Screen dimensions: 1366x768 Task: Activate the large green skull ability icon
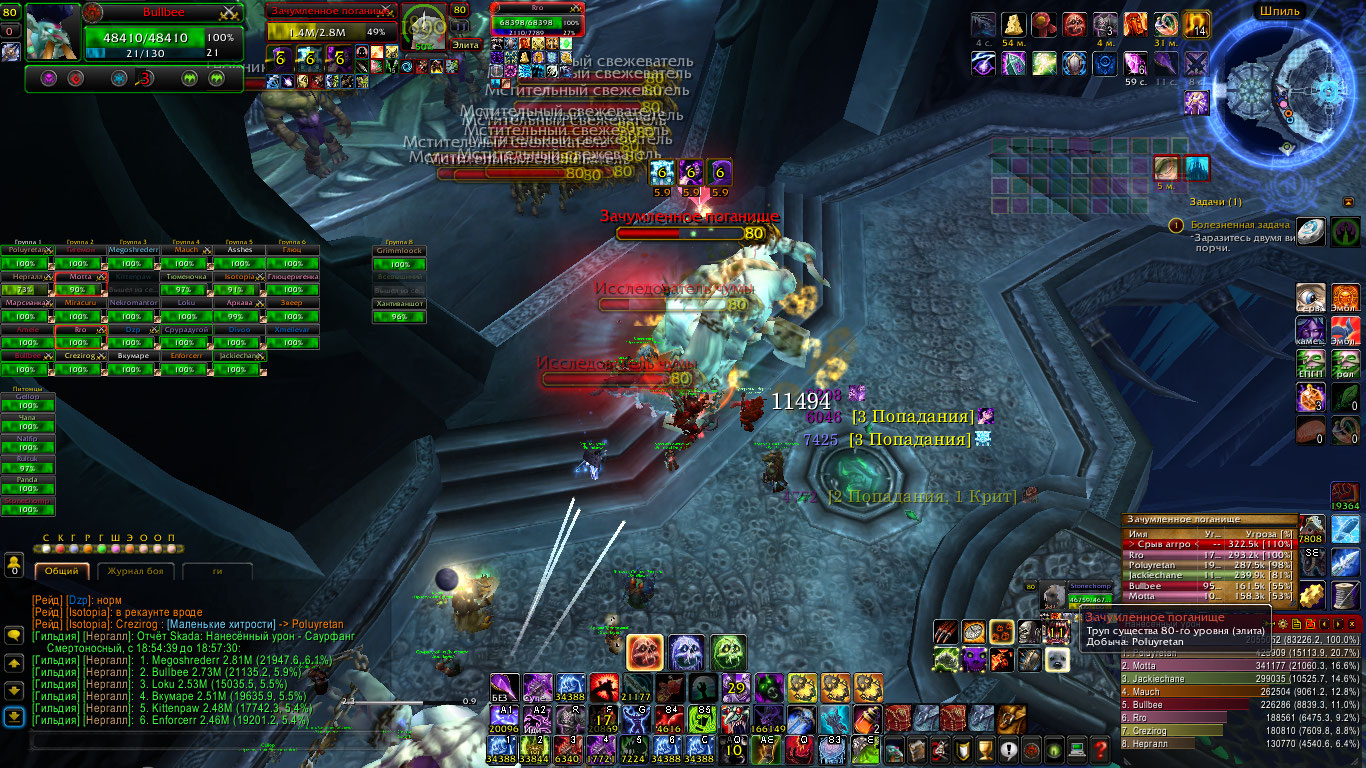click(x=728, y=653)
